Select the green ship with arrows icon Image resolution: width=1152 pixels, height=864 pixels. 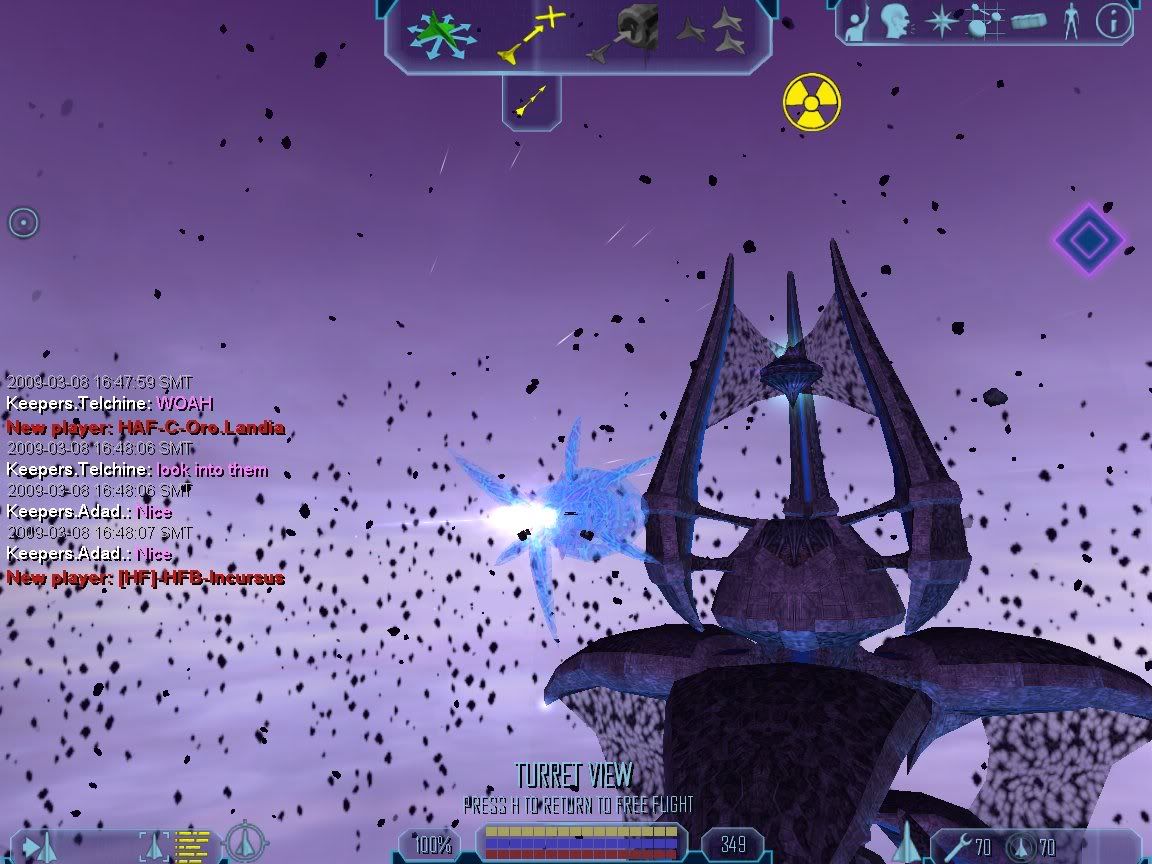440,36
